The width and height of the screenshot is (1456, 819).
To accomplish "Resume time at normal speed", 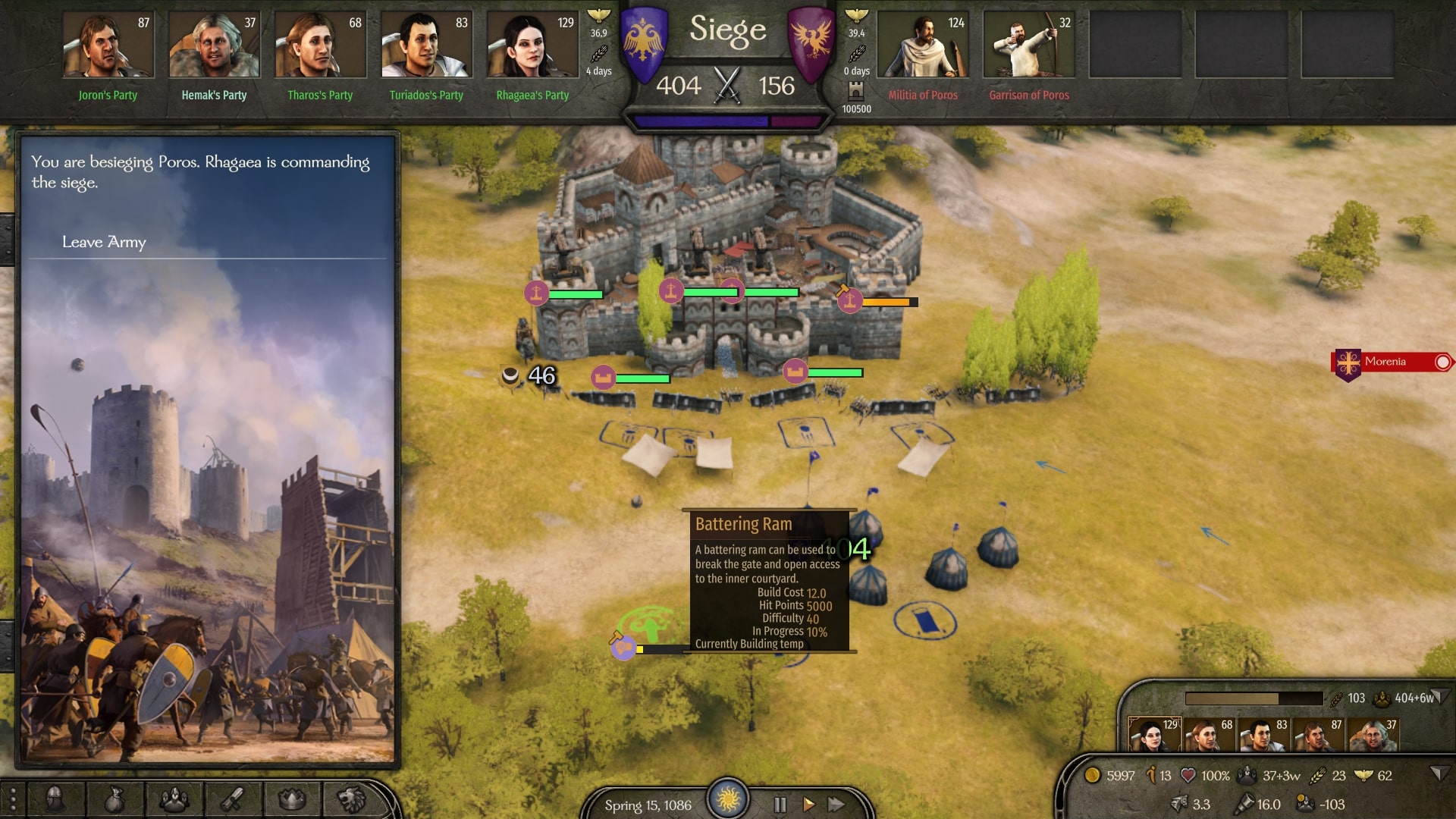I will click(x=808, y=804).
